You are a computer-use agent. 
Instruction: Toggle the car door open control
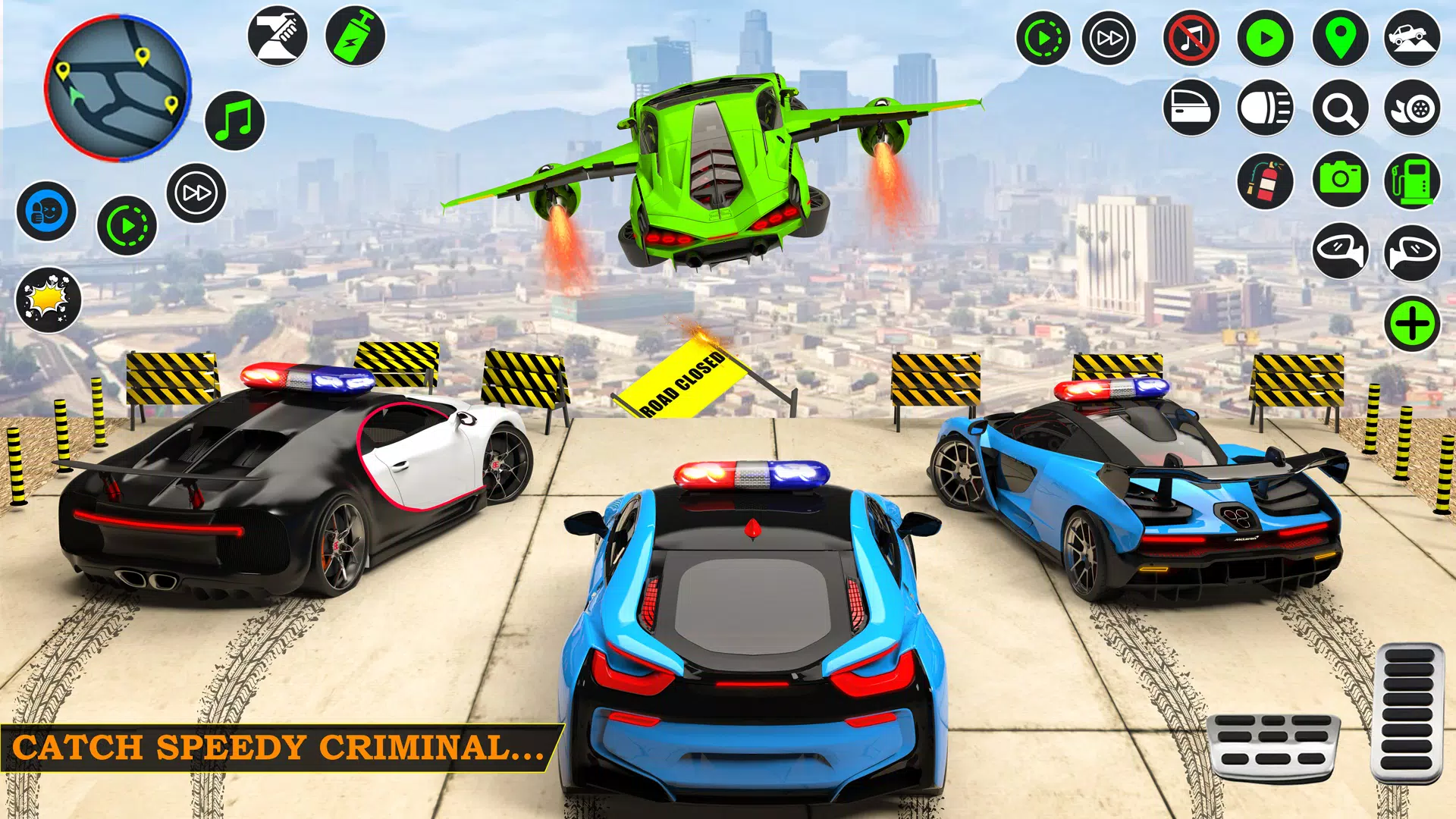point(1191,108)
